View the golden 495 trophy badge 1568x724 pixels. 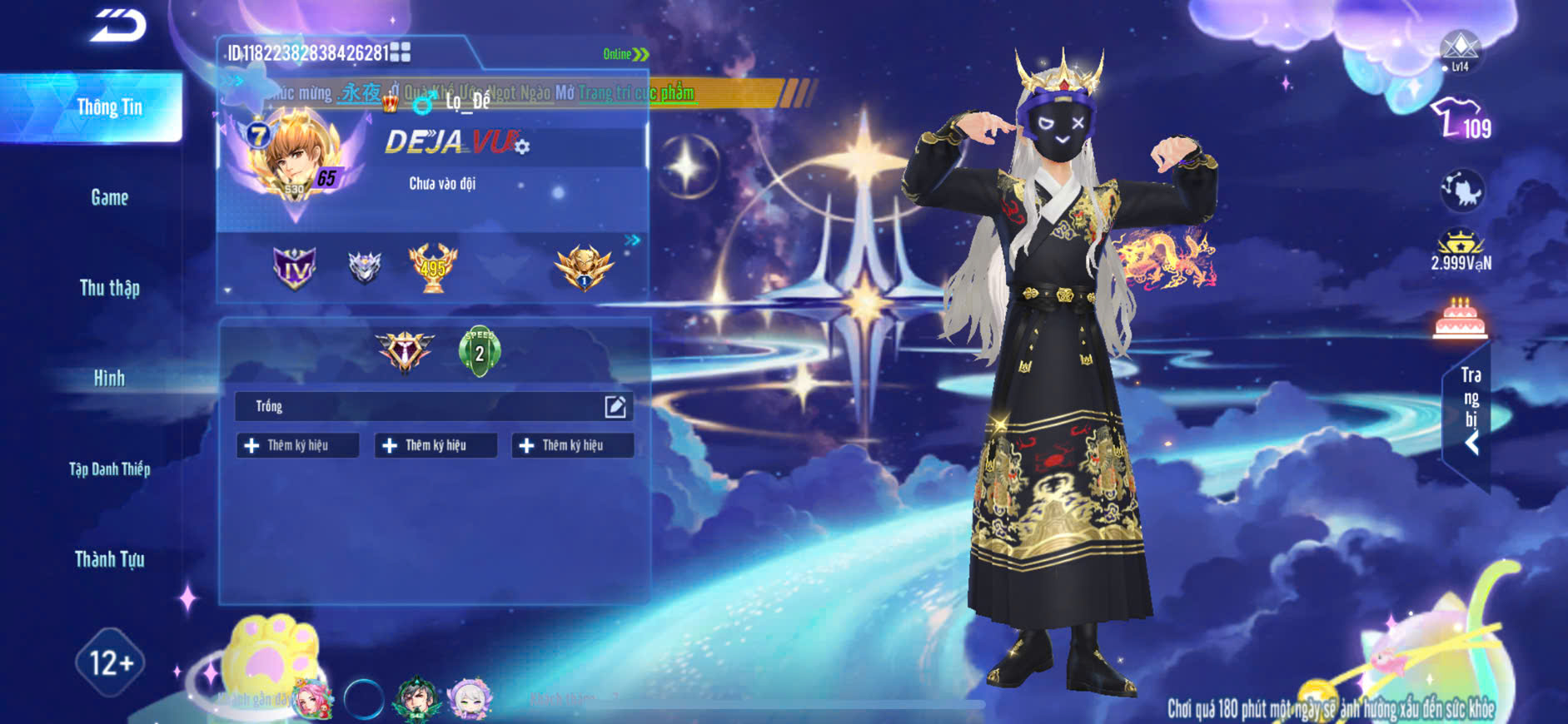tap(433, 267)
